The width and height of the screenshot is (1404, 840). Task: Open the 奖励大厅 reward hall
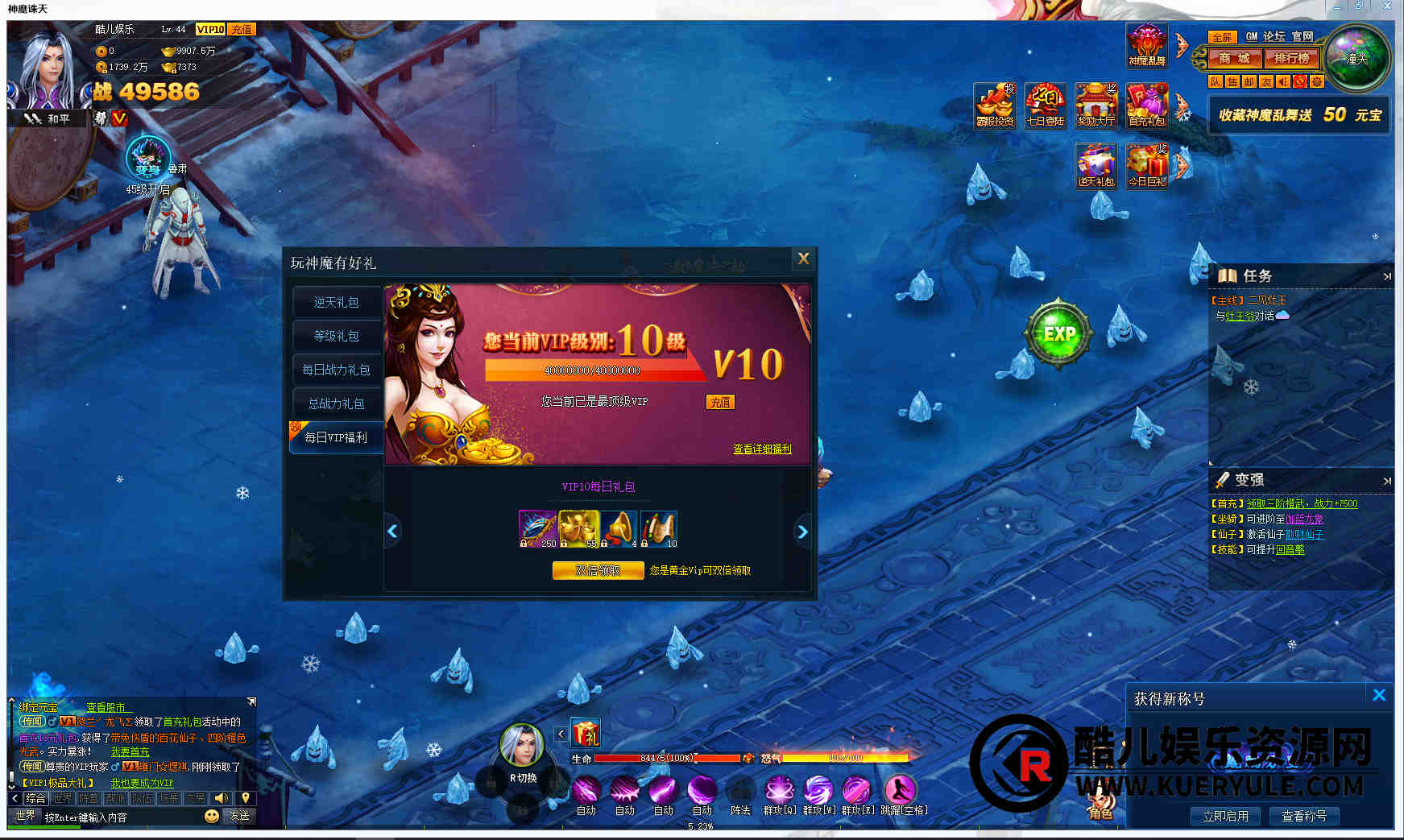(x=1096, y=106)
